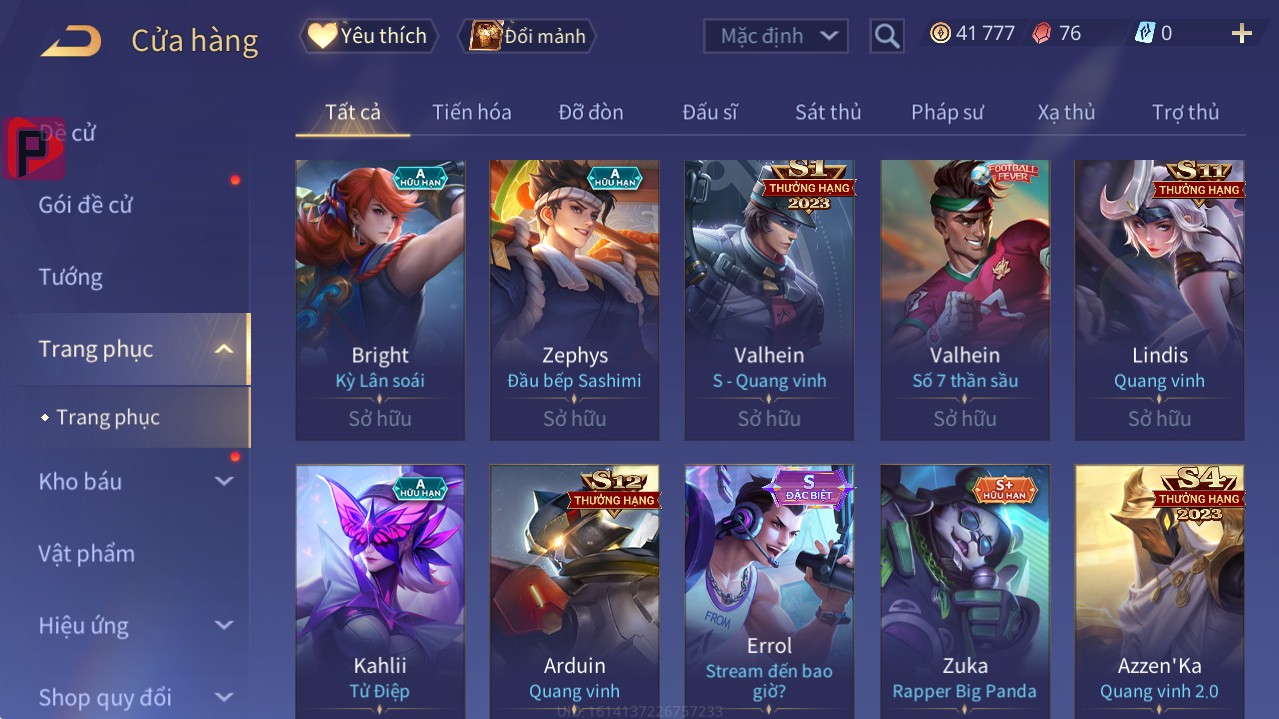Viewport: 1279px width, 719px height.
Task: Choose the Zephys Đầu bếp Sashimi skin
Action: tap(574, 300)
